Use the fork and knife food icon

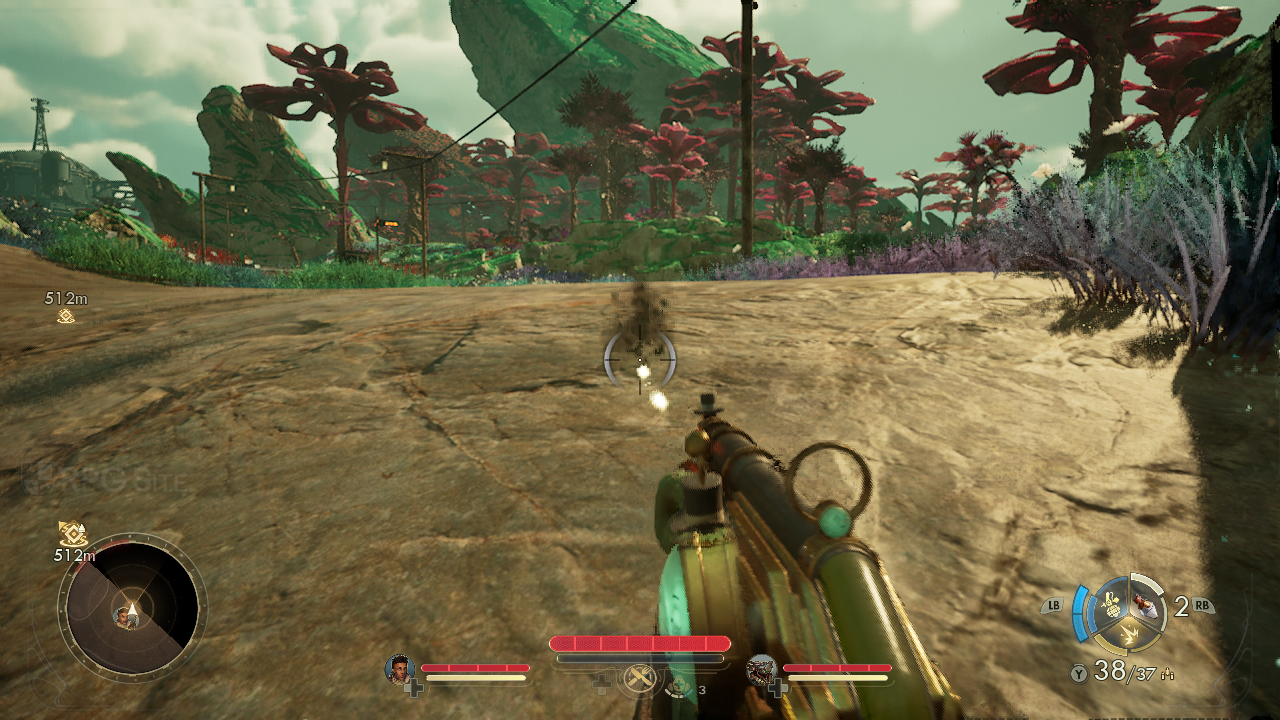coord(639,679)
